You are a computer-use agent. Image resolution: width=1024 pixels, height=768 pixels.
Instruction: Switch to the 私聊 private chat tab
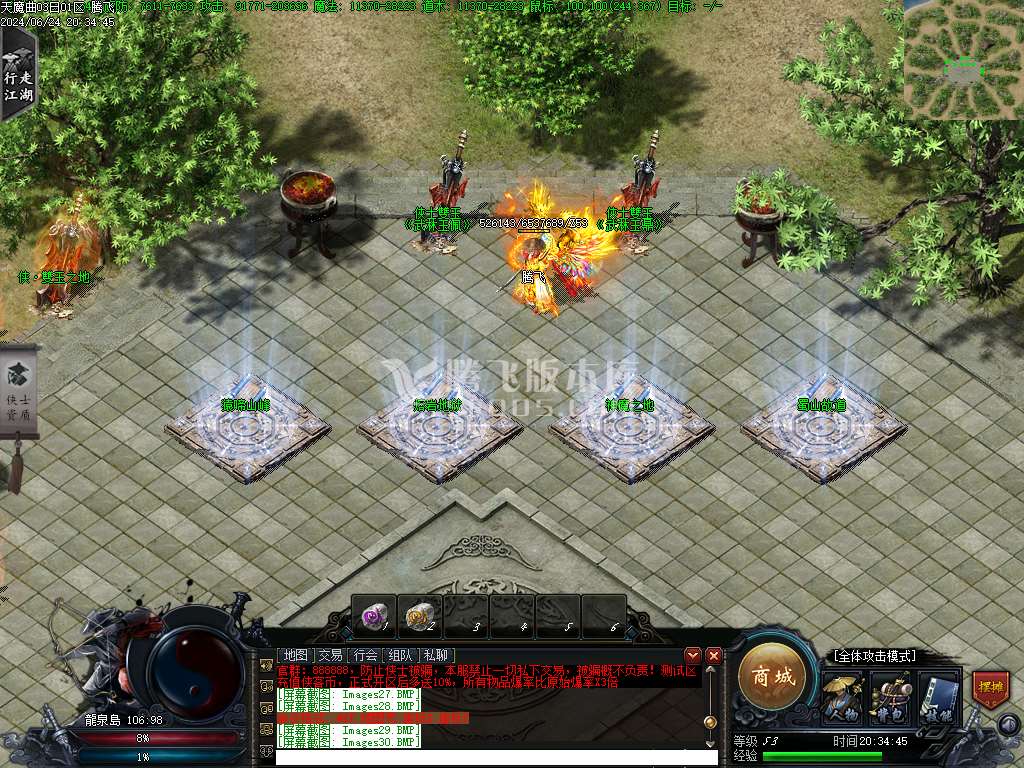click(438, 655)
